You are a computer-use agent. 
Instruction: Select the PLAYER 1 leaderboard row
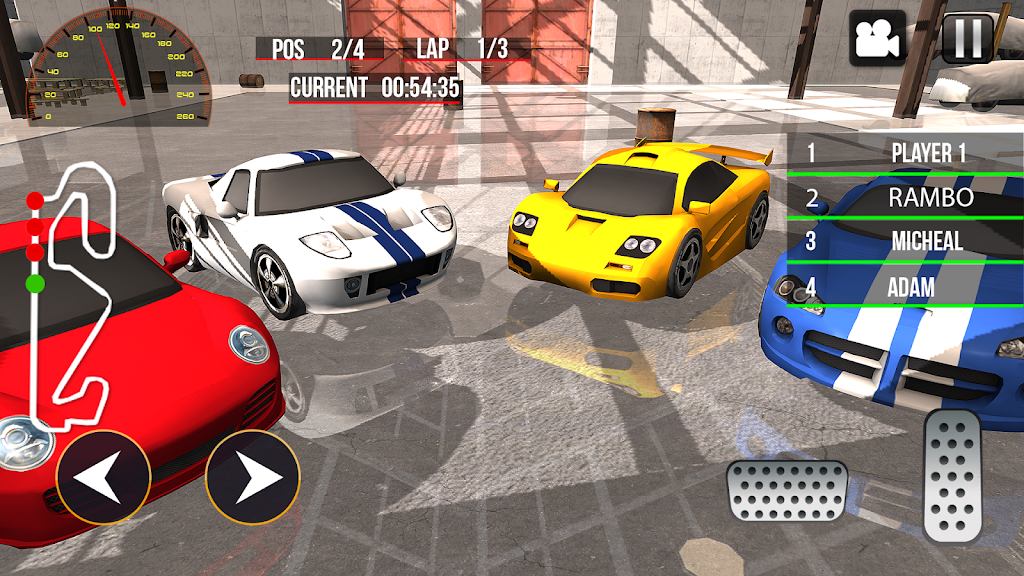point(905,153)
